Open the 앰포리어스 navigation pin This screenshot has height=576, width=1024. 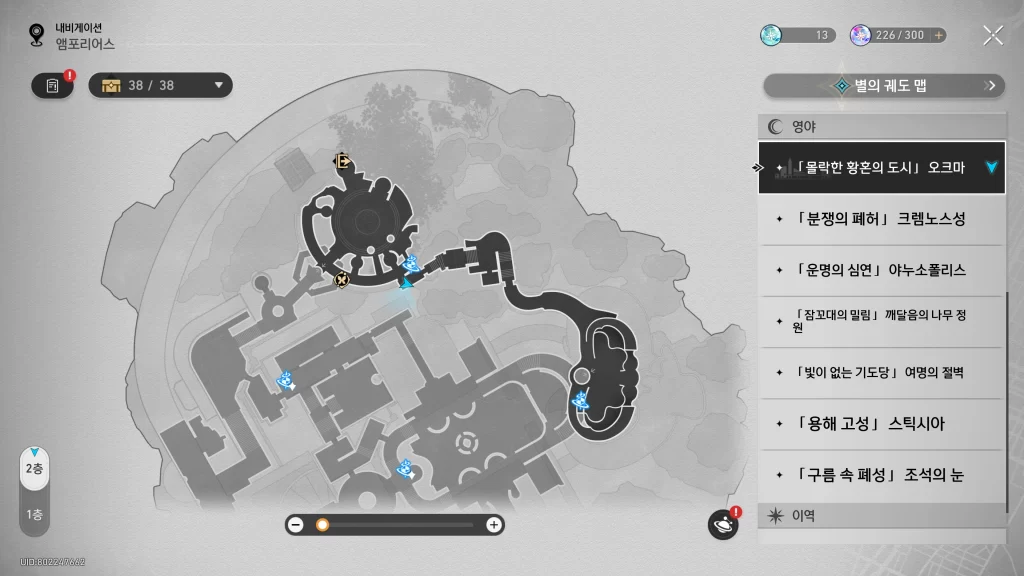pos(38,36)
